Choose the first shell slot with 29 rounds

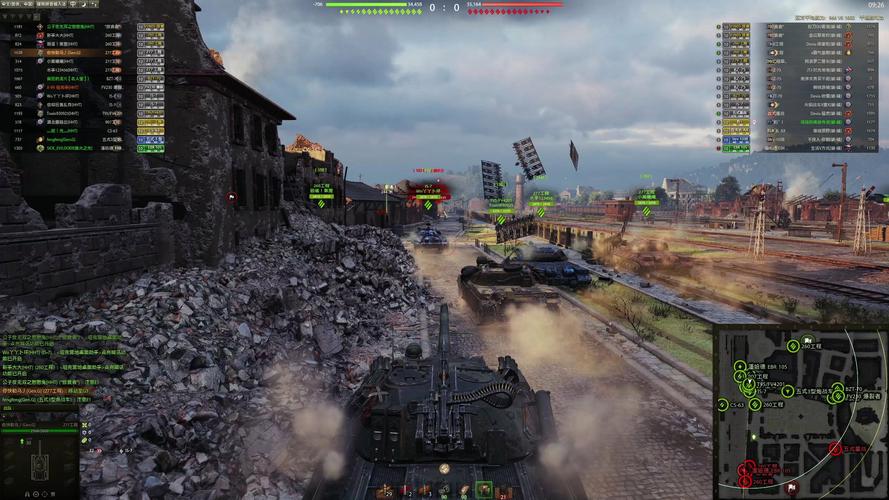387,490
